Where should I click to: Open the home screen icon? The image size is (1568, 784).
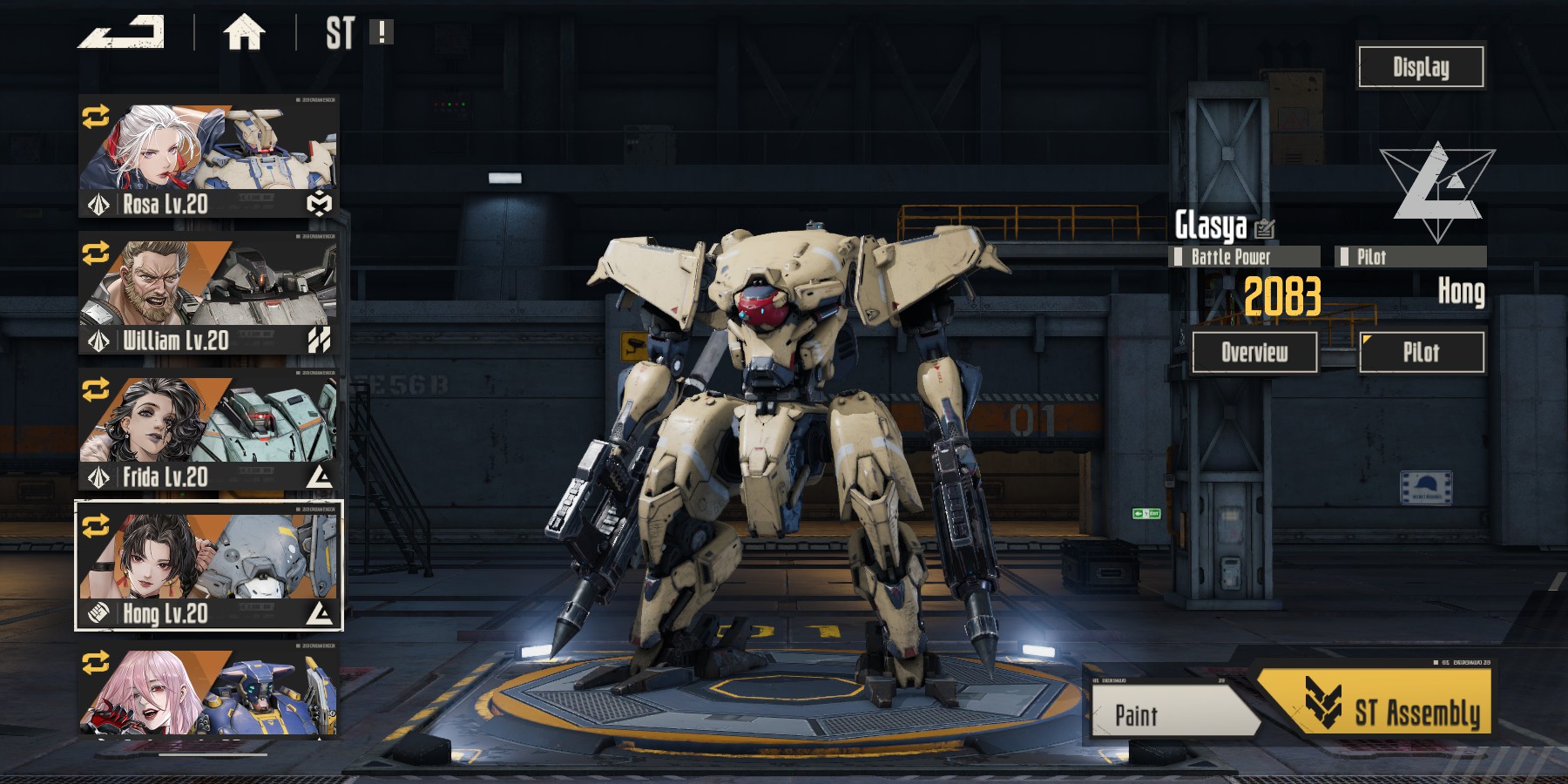coord(244,34)
